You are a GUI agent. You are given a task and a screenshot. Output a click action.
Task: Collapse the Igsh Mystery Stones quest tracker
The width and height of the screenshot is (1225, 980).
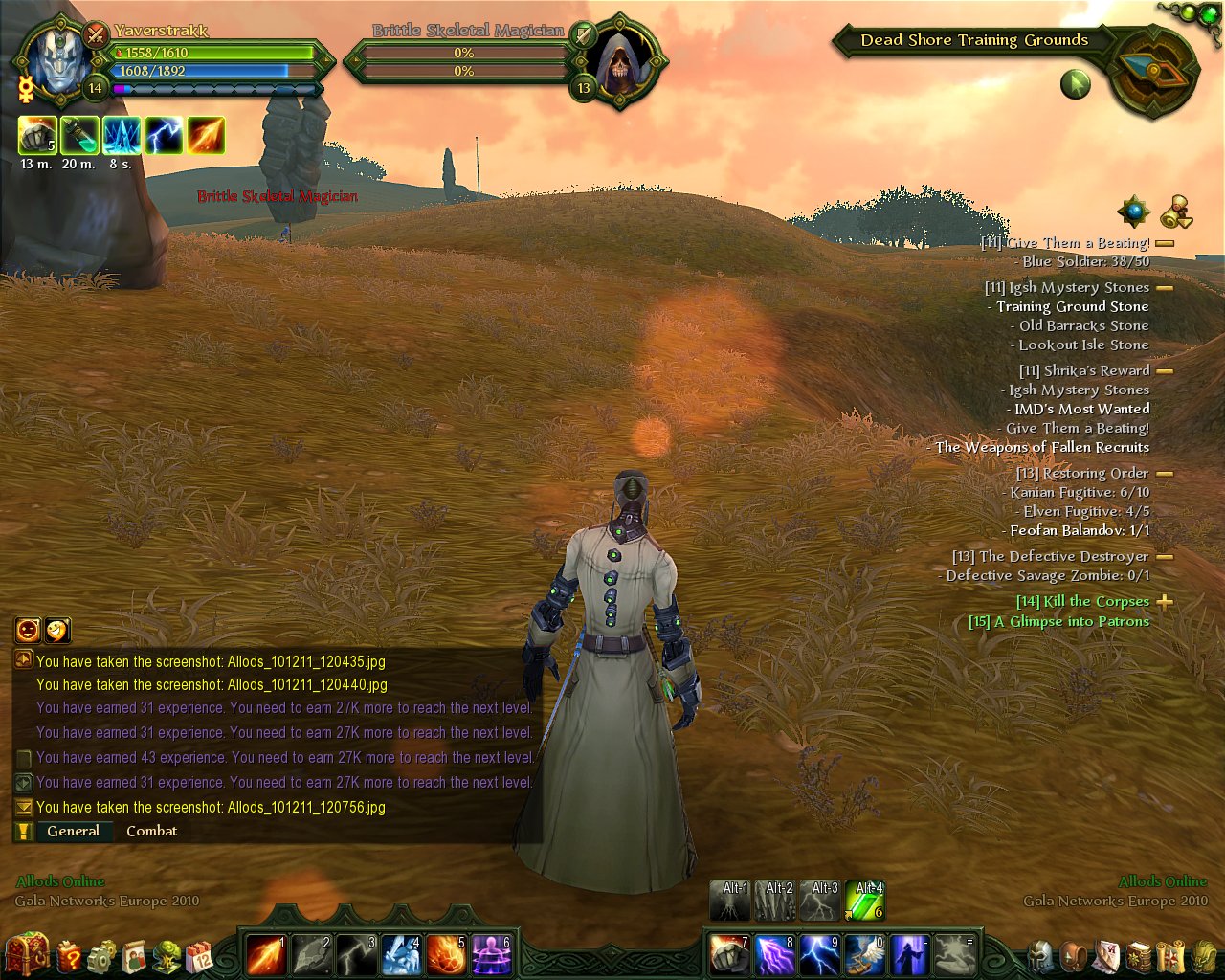click(x=1165, y=287)
